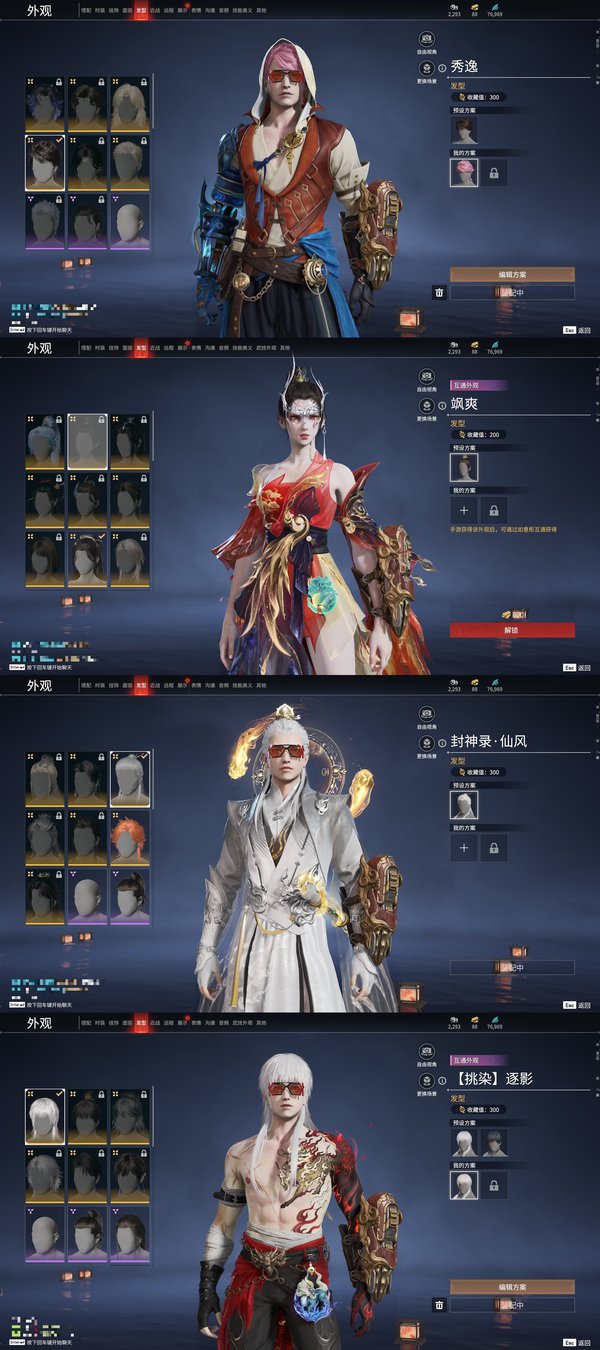Click the locked scheme slot on the 逐影 screen
The width and height of the screenshot is (600, 1350).
[x=493, y=1185]
